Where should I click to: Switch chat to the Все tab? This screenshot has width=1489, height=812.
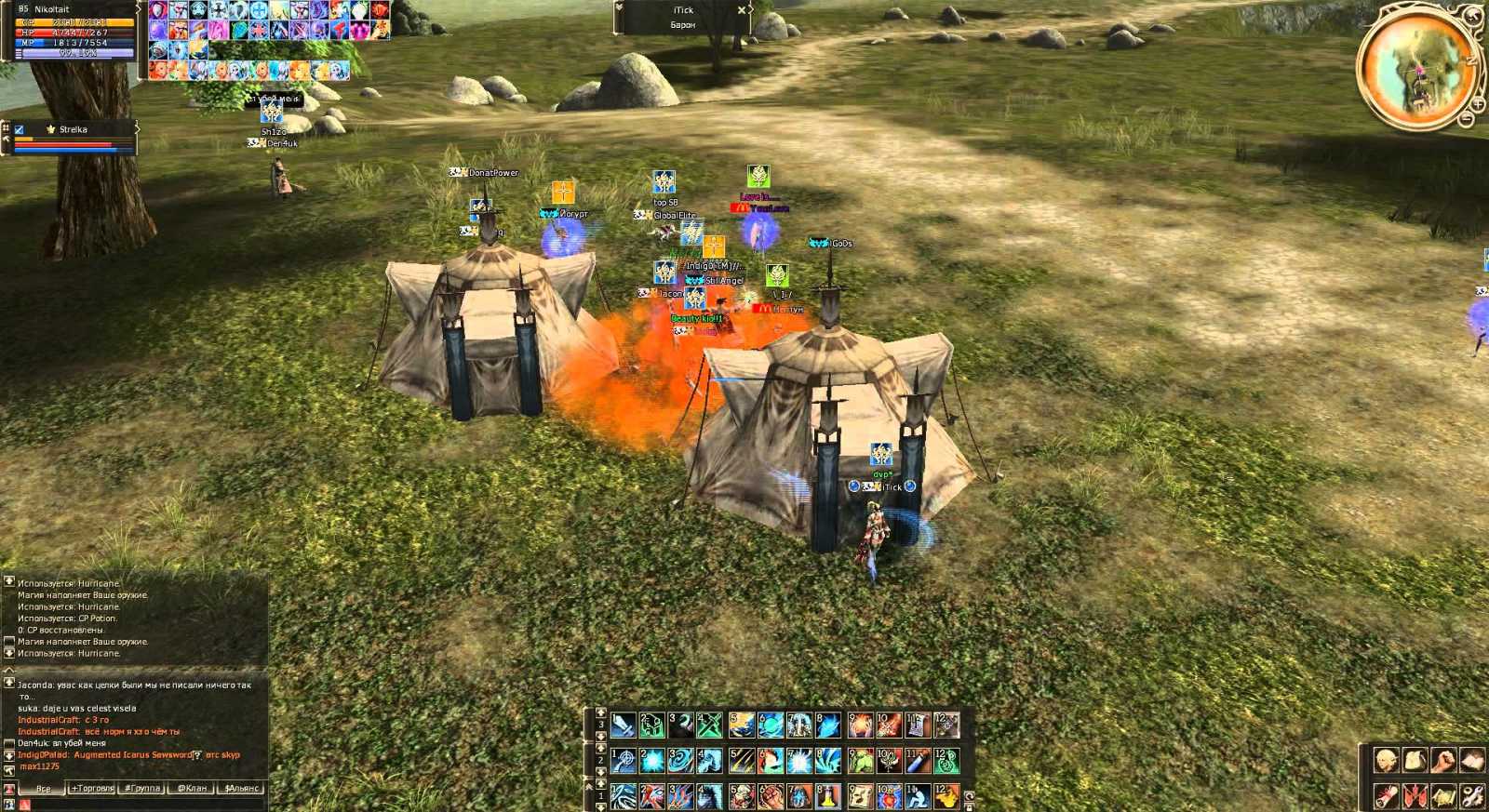(43, 788)
